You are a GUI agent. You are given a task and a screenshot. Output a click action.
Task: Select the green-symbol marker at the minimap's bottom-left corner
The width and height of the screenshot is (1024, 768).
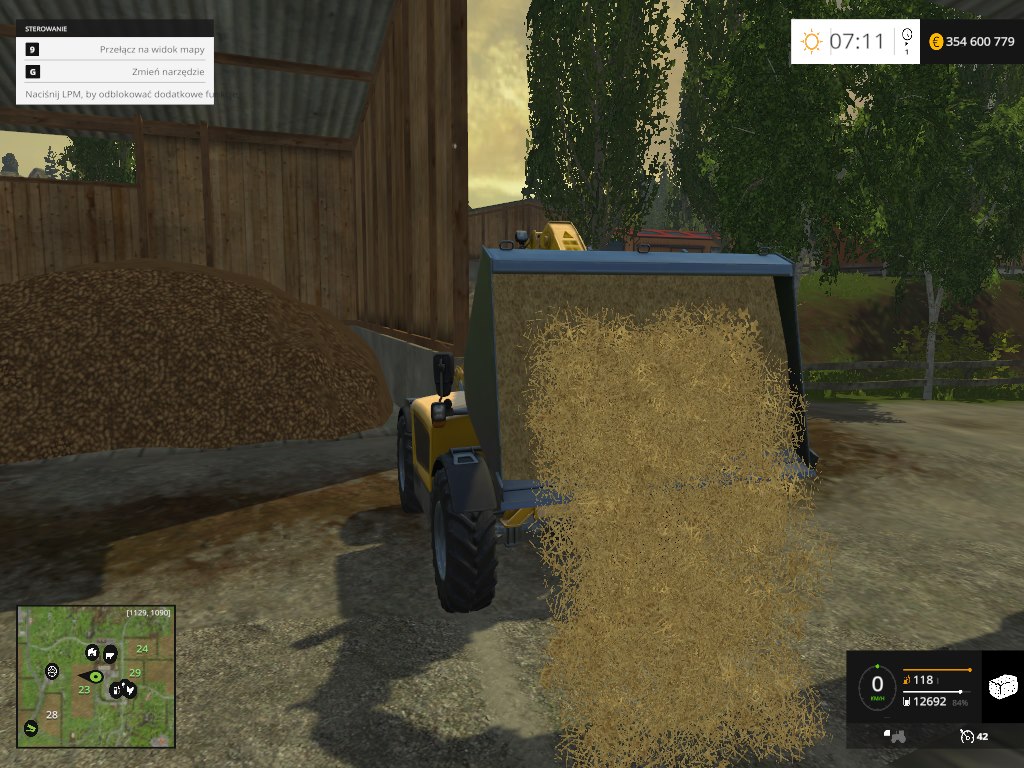point(31,728)
